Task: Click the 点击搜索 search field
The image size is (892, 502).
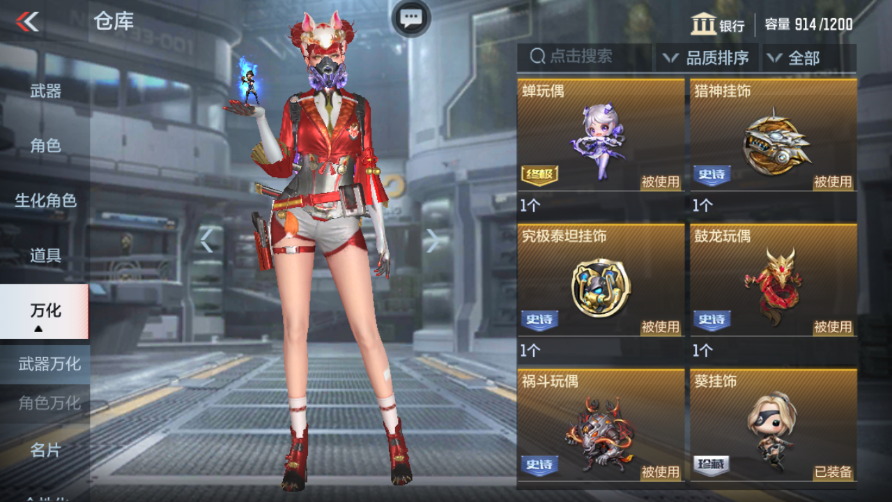Action: click(x=585, y=58)
